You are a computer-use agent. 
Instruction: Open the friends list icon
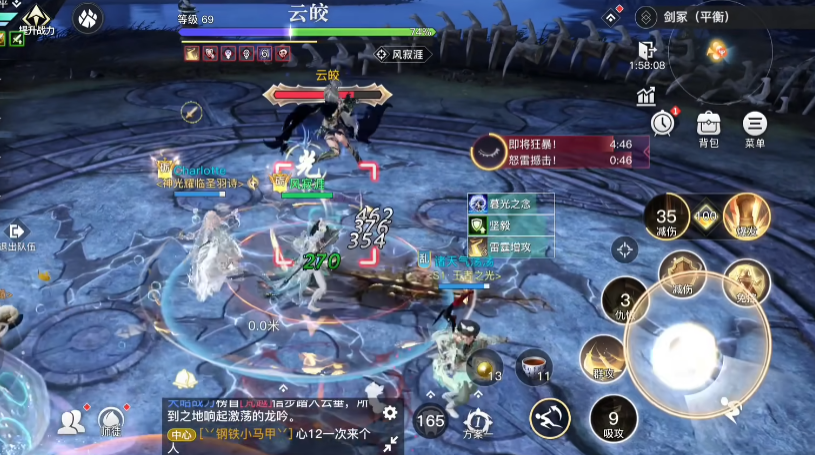(x=70, y=422)
